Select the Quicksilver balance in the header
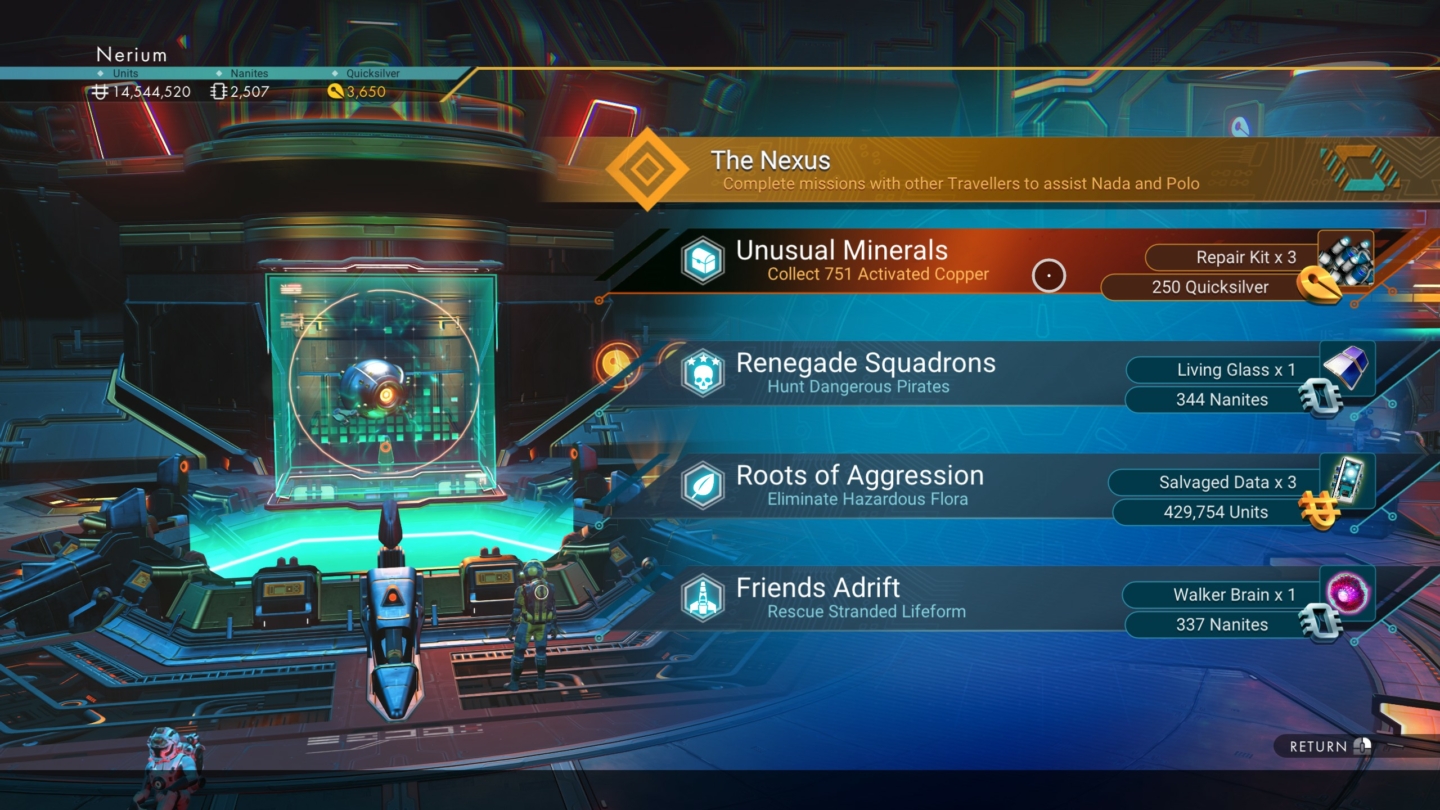Screen dimensions: 1440x810 [360, 90]
